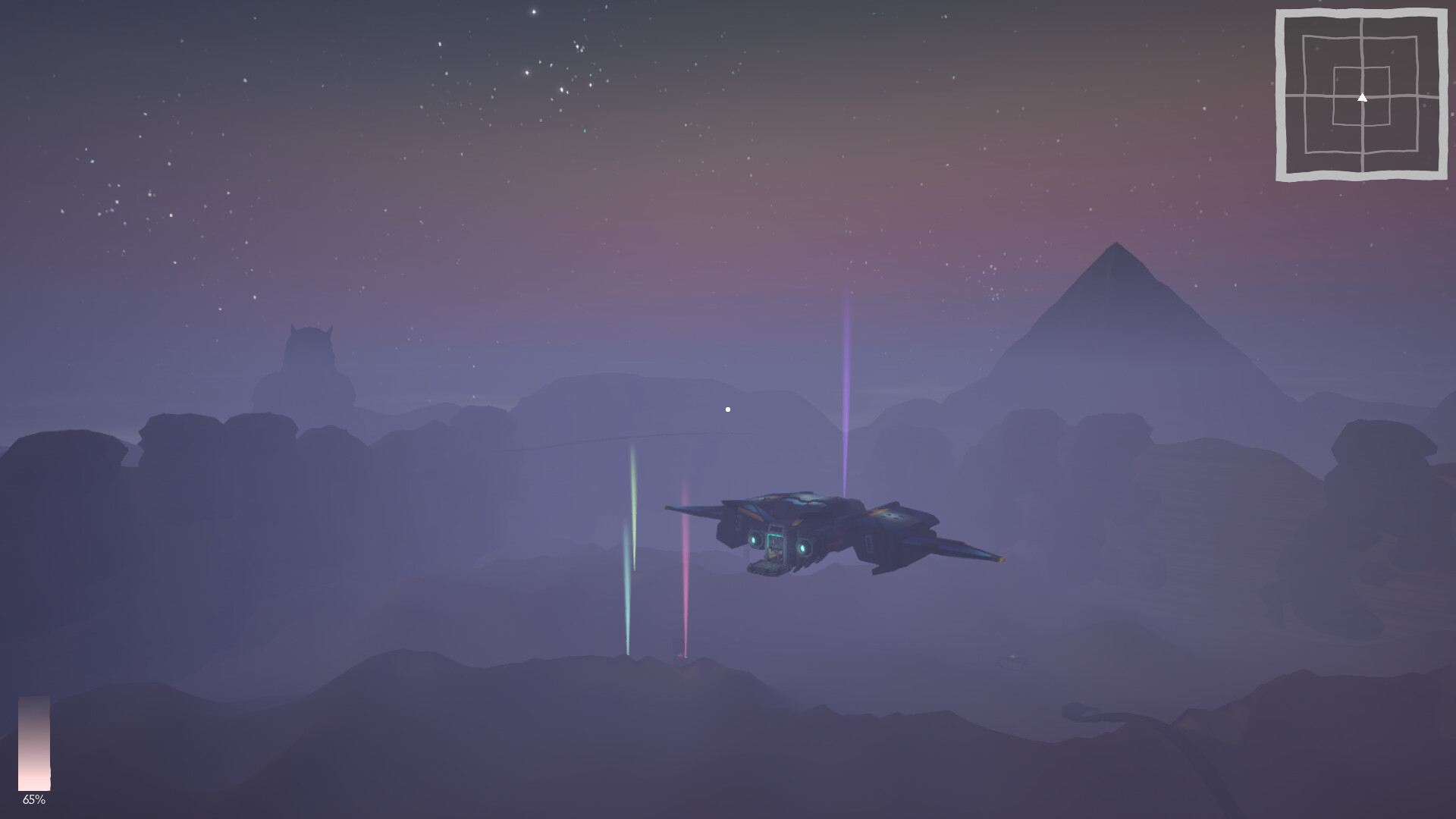
Task: Click the 65% percentage label
Action: 34,799
